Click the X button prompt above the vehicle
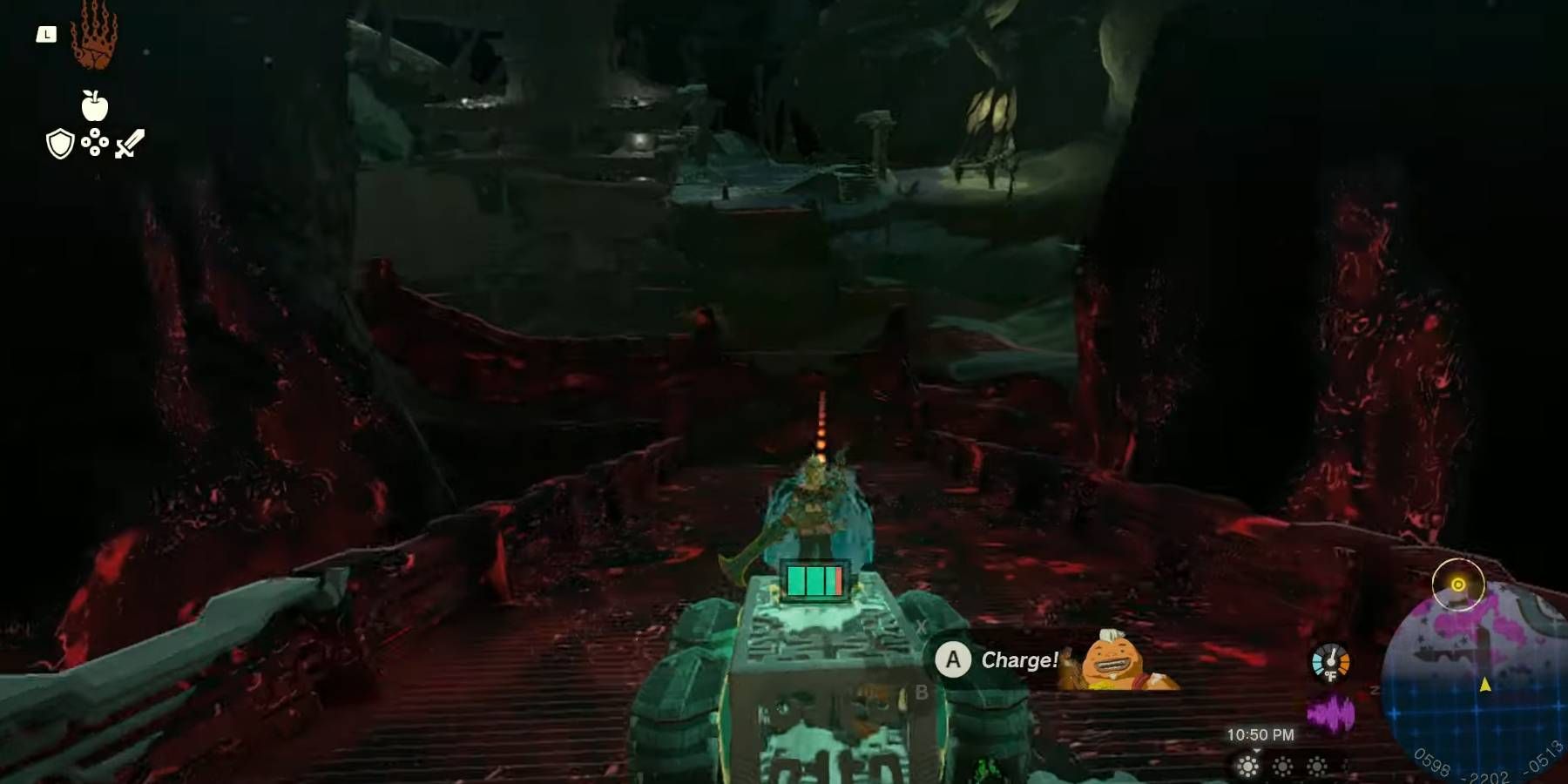The image size is (1568, 784). click(922, 625)
